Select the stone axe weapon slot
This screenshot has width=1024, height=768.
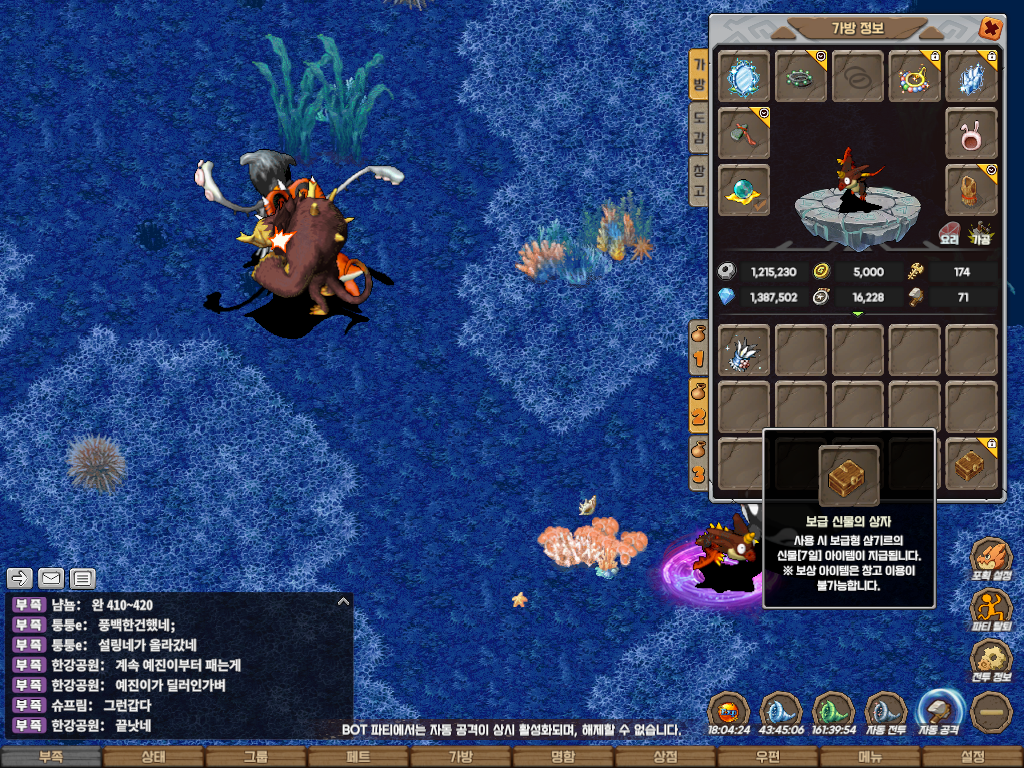point(744,134)
